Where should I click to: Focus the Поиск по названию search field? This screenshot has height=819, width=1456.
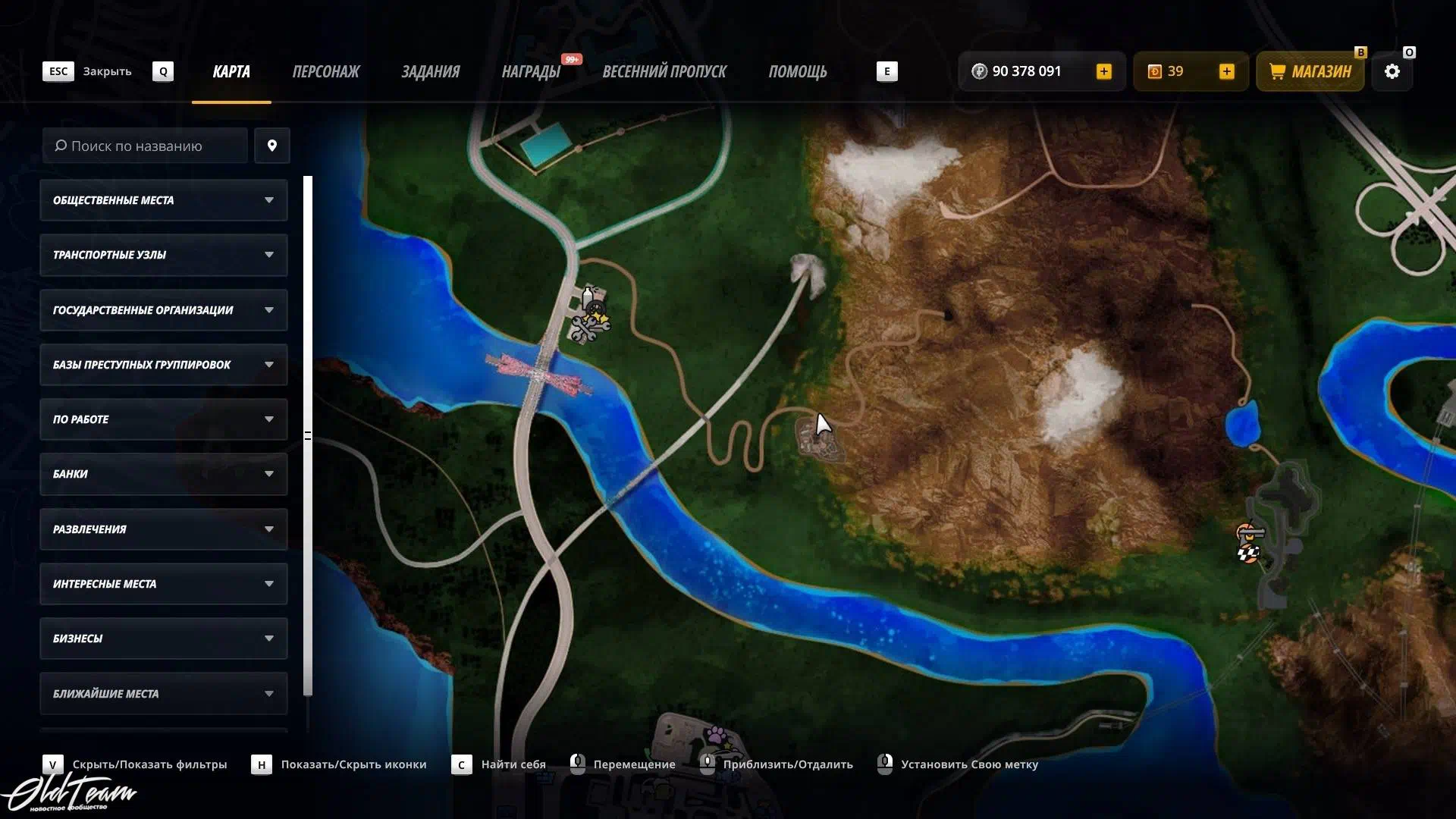(x=145, y=146)
